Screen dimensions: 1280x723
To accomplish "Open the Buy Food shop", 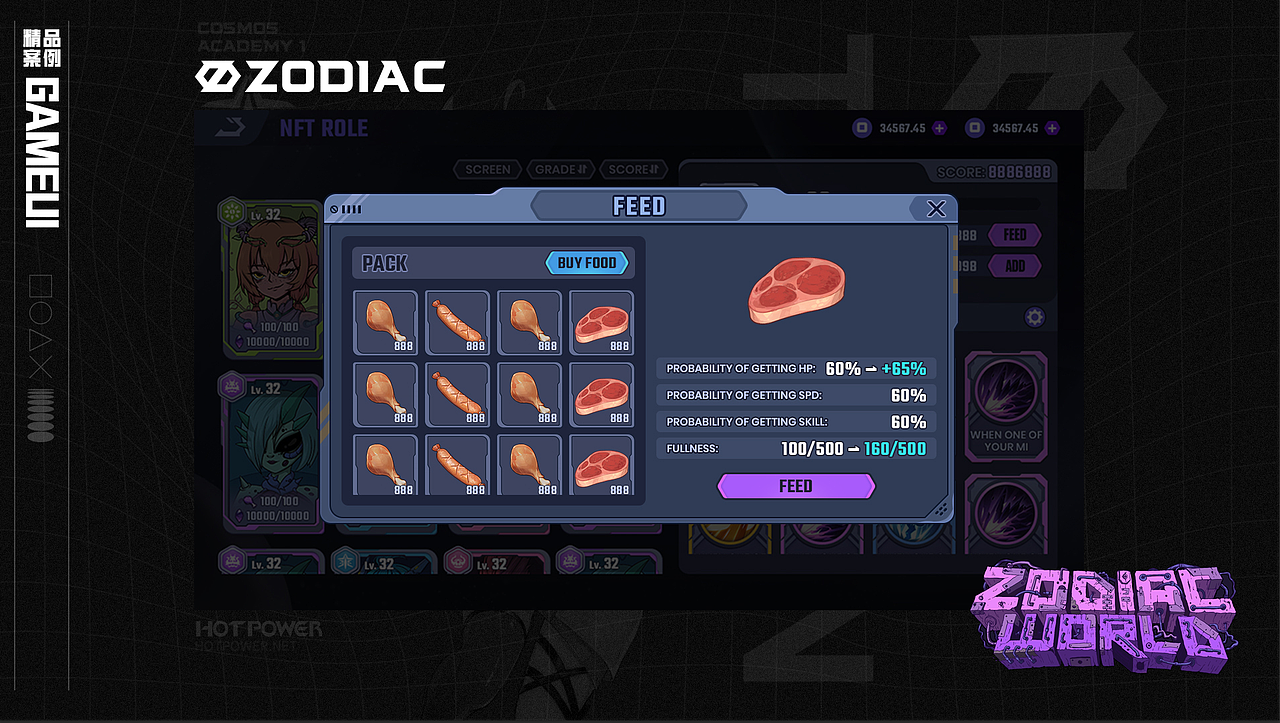I will pyautogui.click(x=587, y=263).
